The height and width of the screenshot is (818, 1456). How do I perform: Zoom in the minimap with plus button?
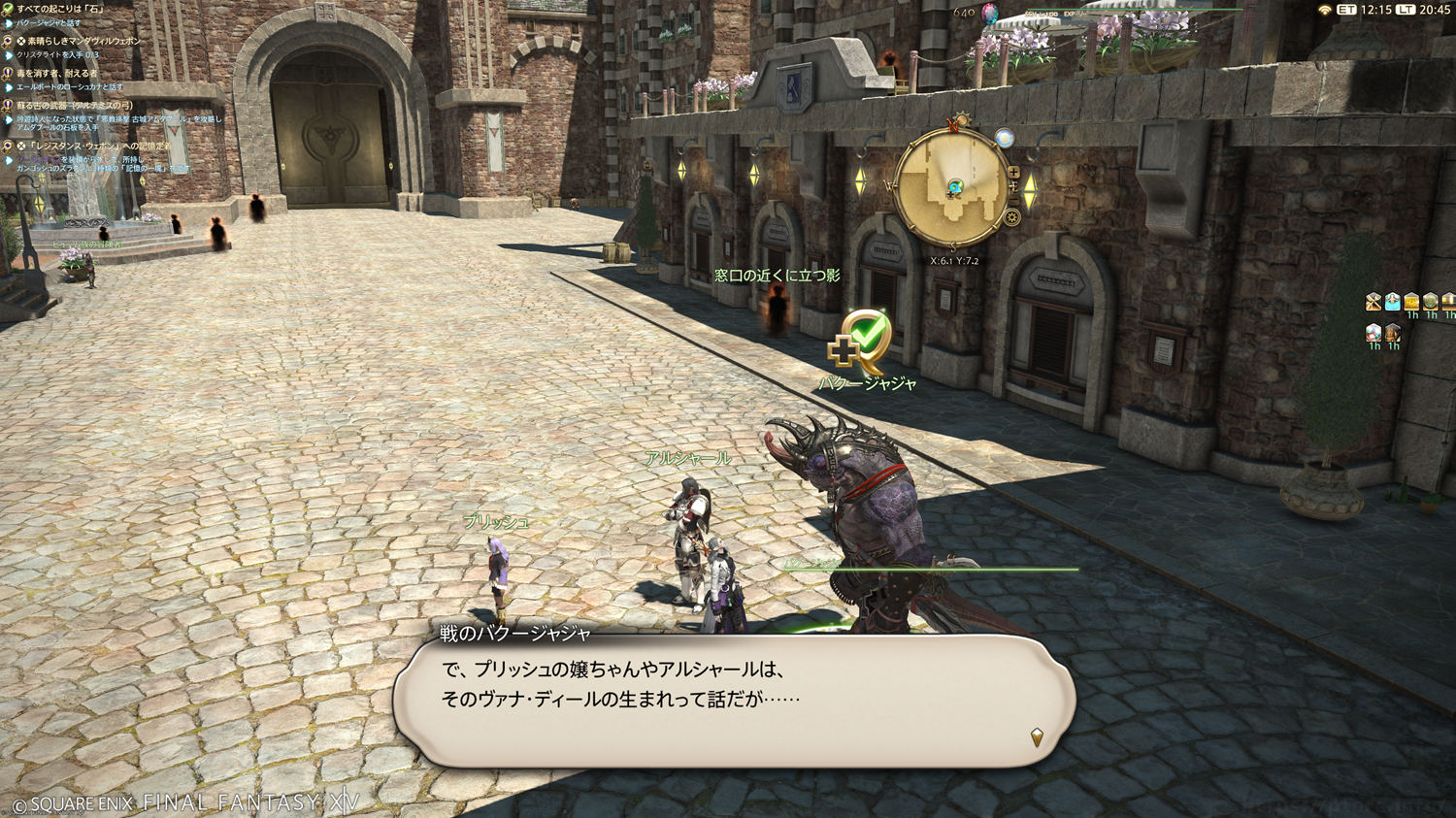1013,173
